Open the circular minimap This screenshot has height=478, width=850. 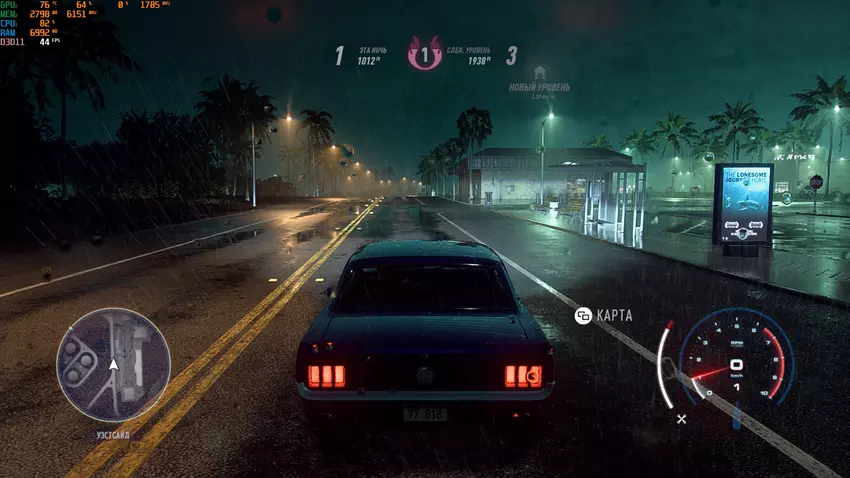pyautogui.click(x=113, y=364)
